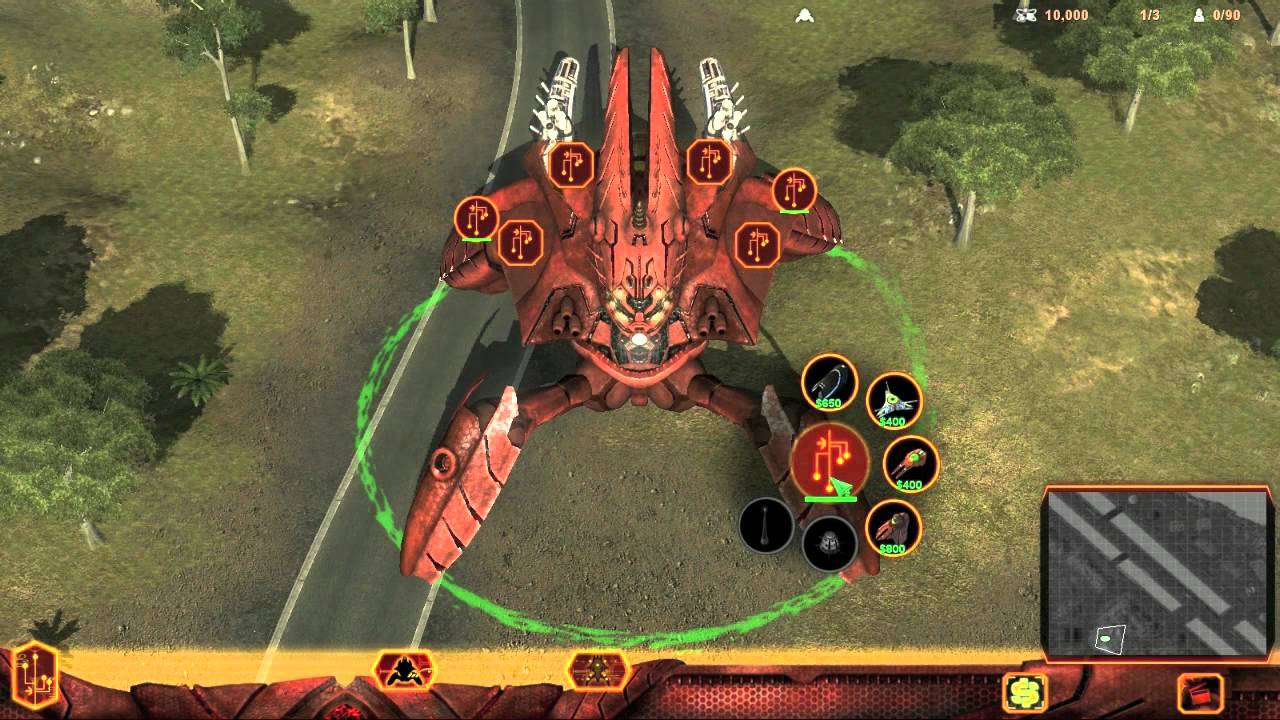Click the yellow dollar-sign sell button
Image resolution: width=1280 pixels, height=720 pixels.
pyautogui.click(x=1025, y=692)
